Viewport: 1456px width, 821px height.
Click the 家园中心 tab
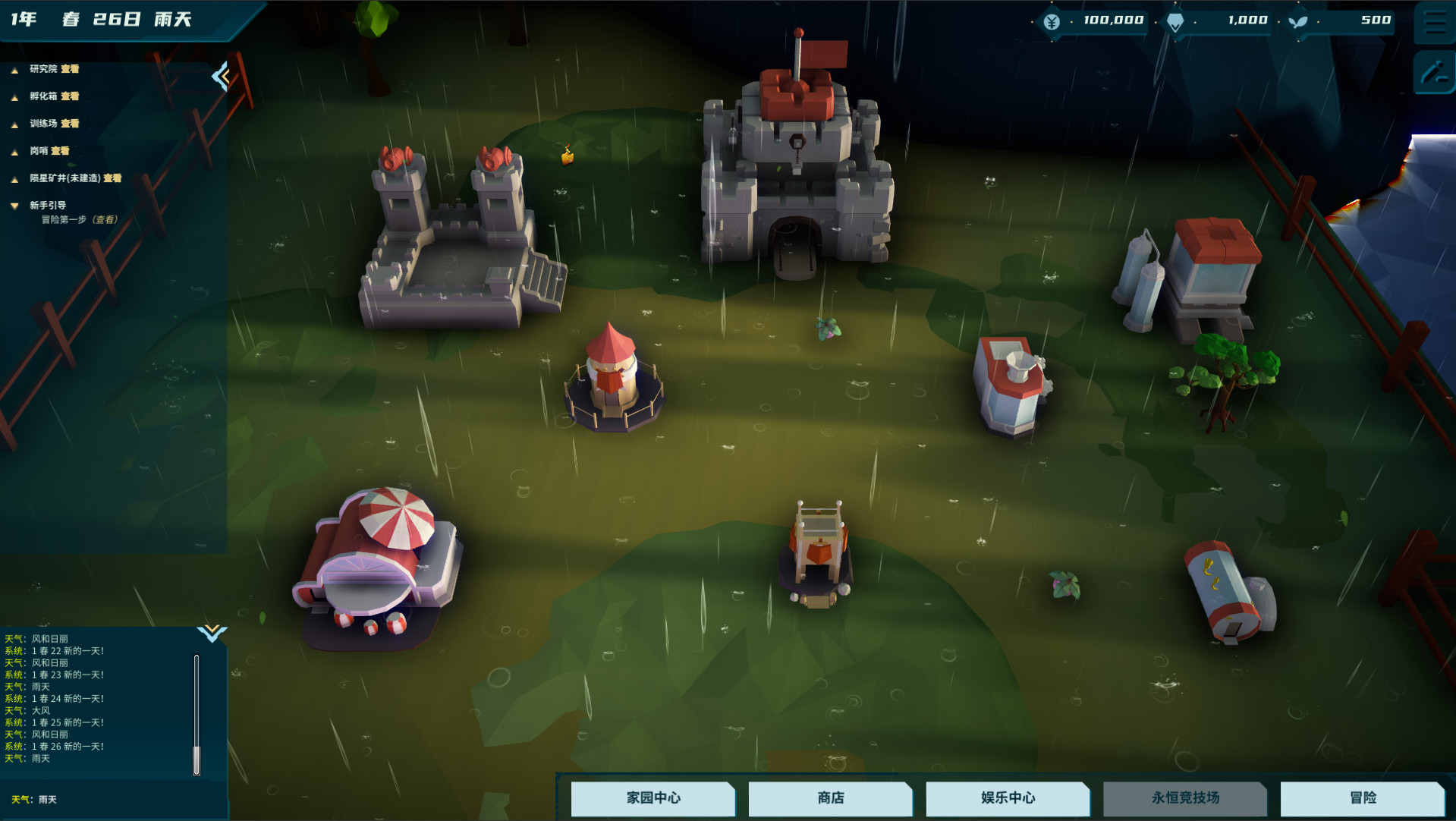pos(653,798)
